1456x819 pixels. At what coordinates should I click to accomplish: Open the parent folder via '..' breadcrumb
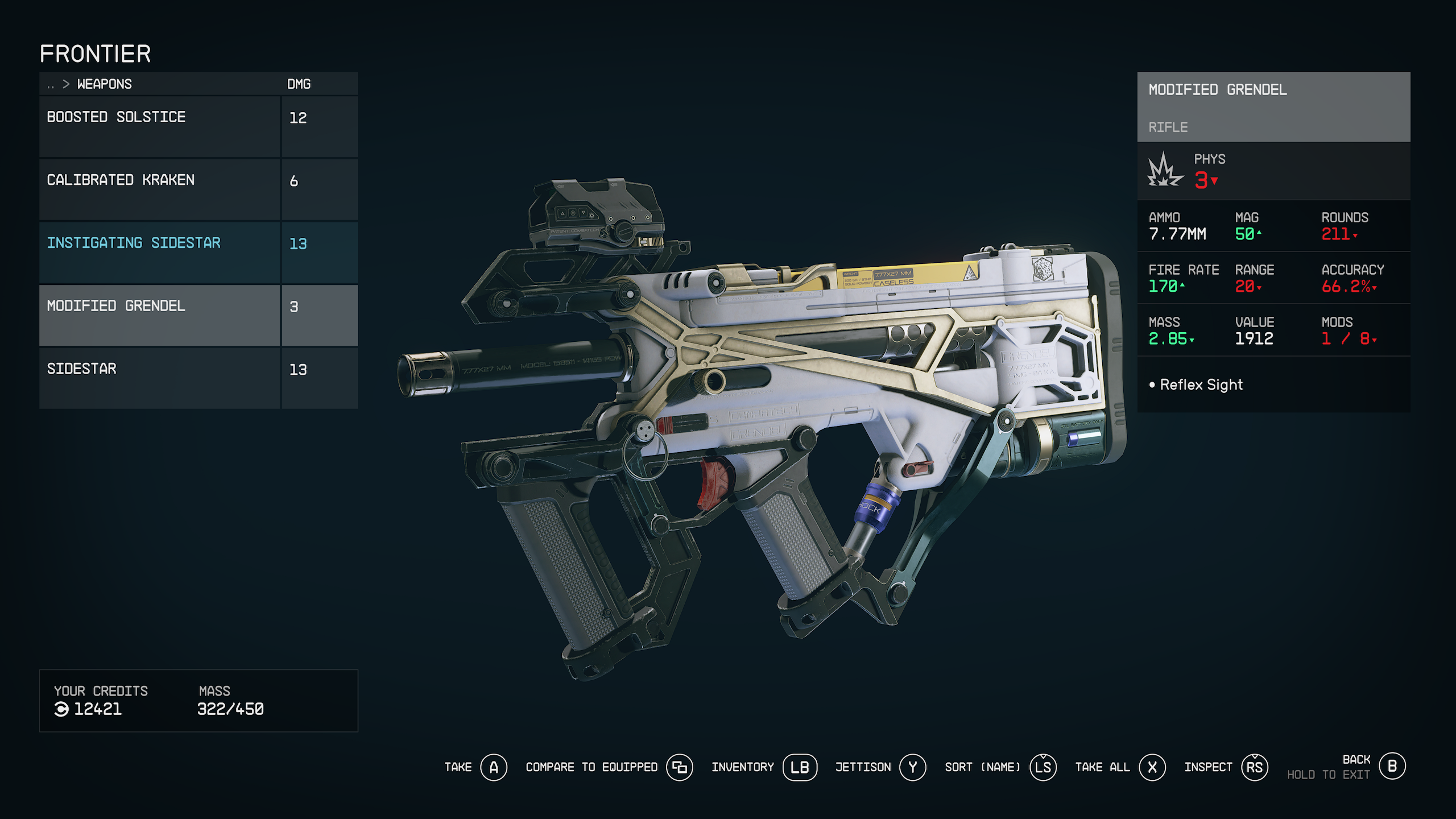point(49,84)
